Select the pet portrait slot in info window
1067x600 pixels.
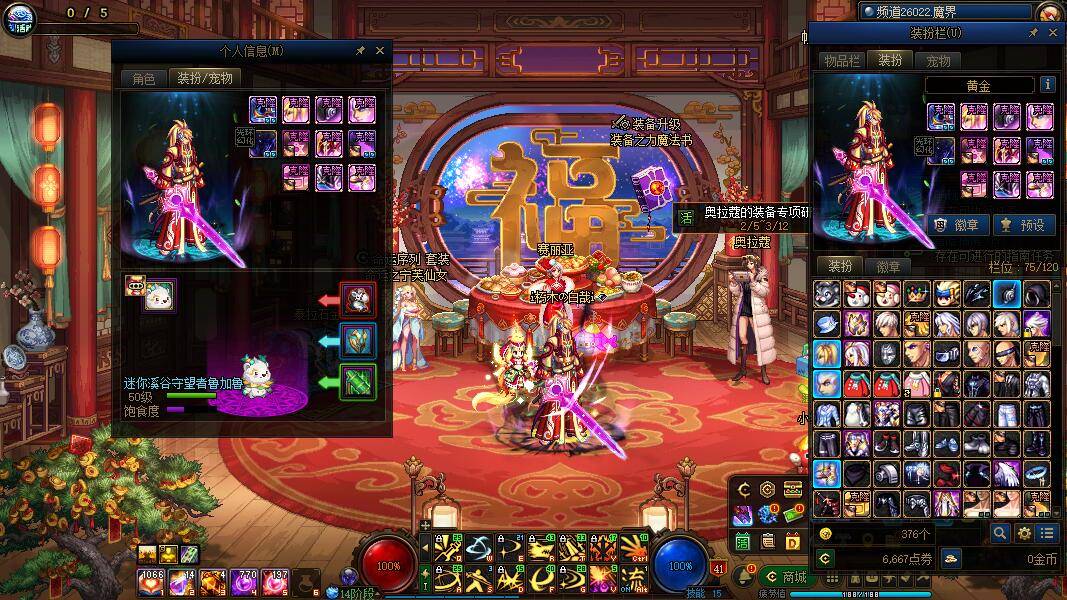coord(159,295)
